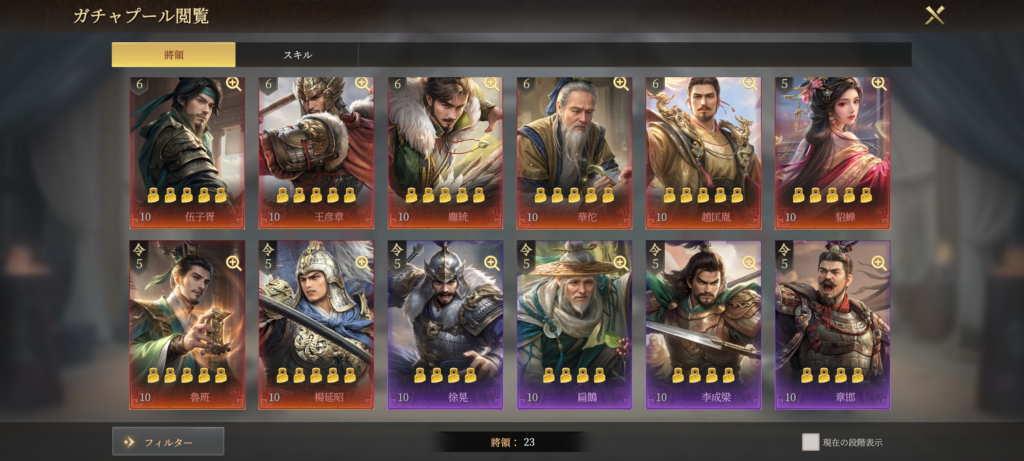The width and height of the screenshot is (1024, 461).
Task: Select the 將領 tab
Action: tap(173, 55)
